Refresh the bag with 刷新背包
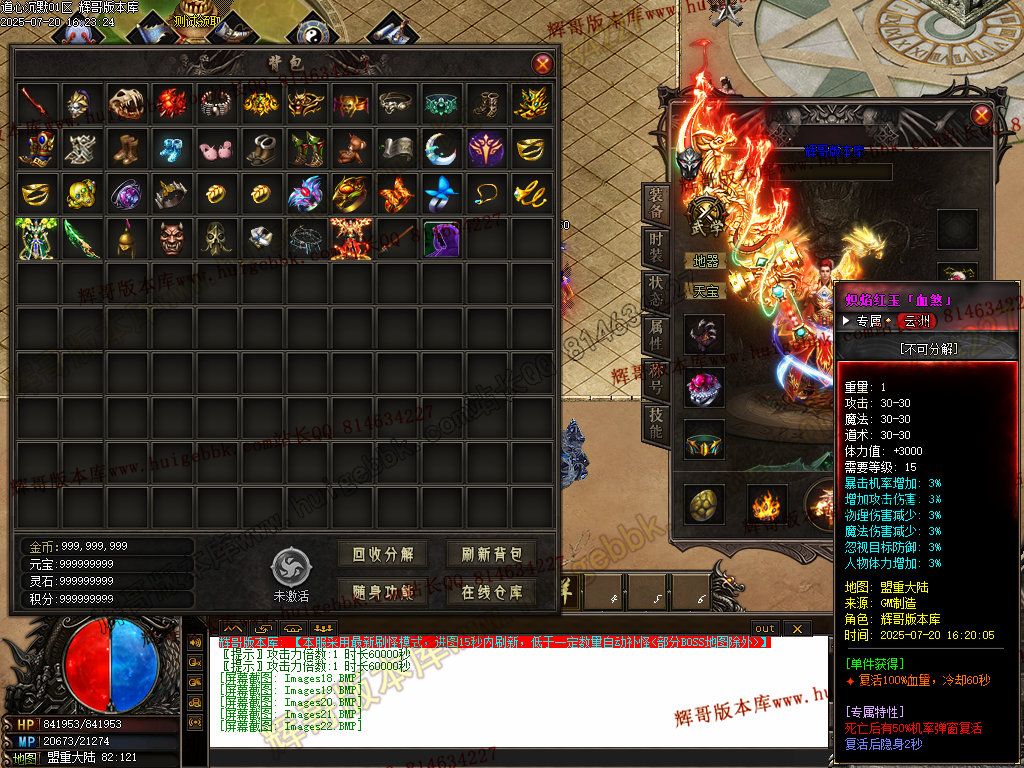Image resolution: width=1024 pixels, height=768 pixels. click(x=491, y=554)
